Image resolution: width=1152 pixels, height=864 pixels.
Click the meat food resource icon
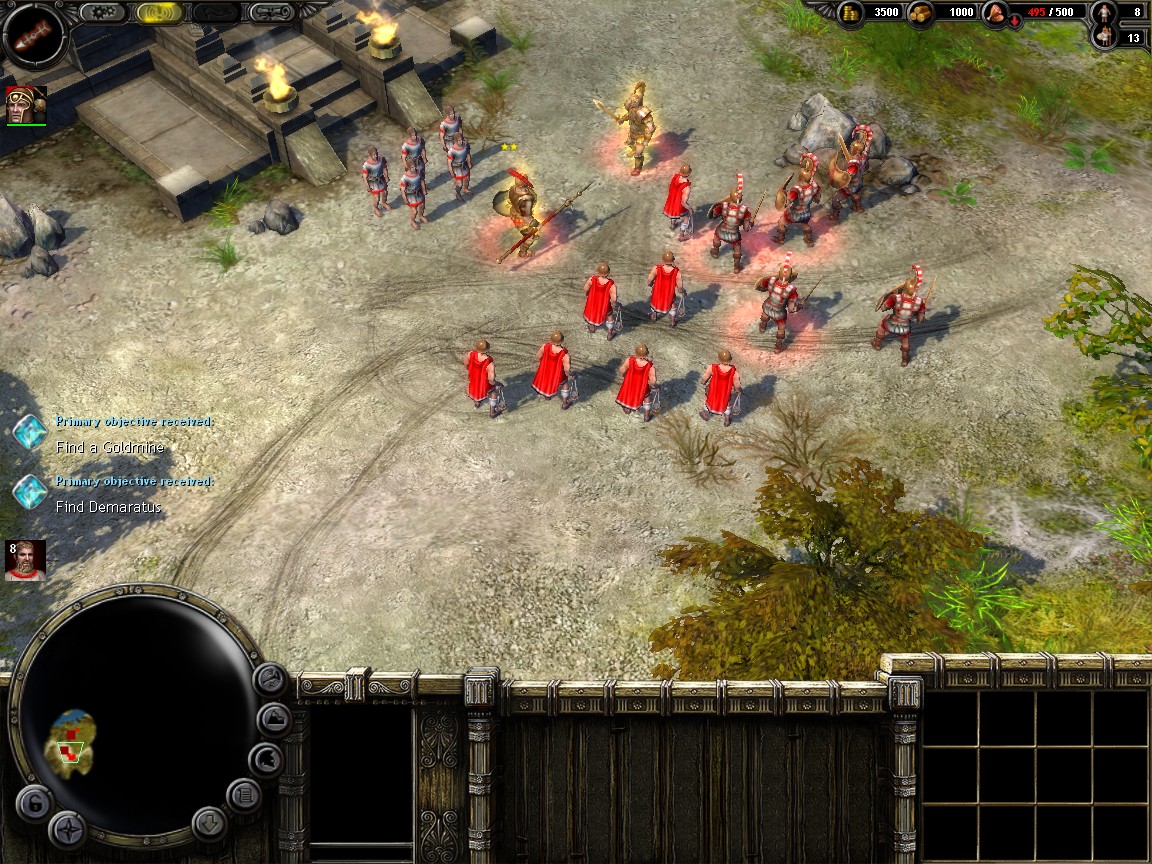tap(996, 14)
